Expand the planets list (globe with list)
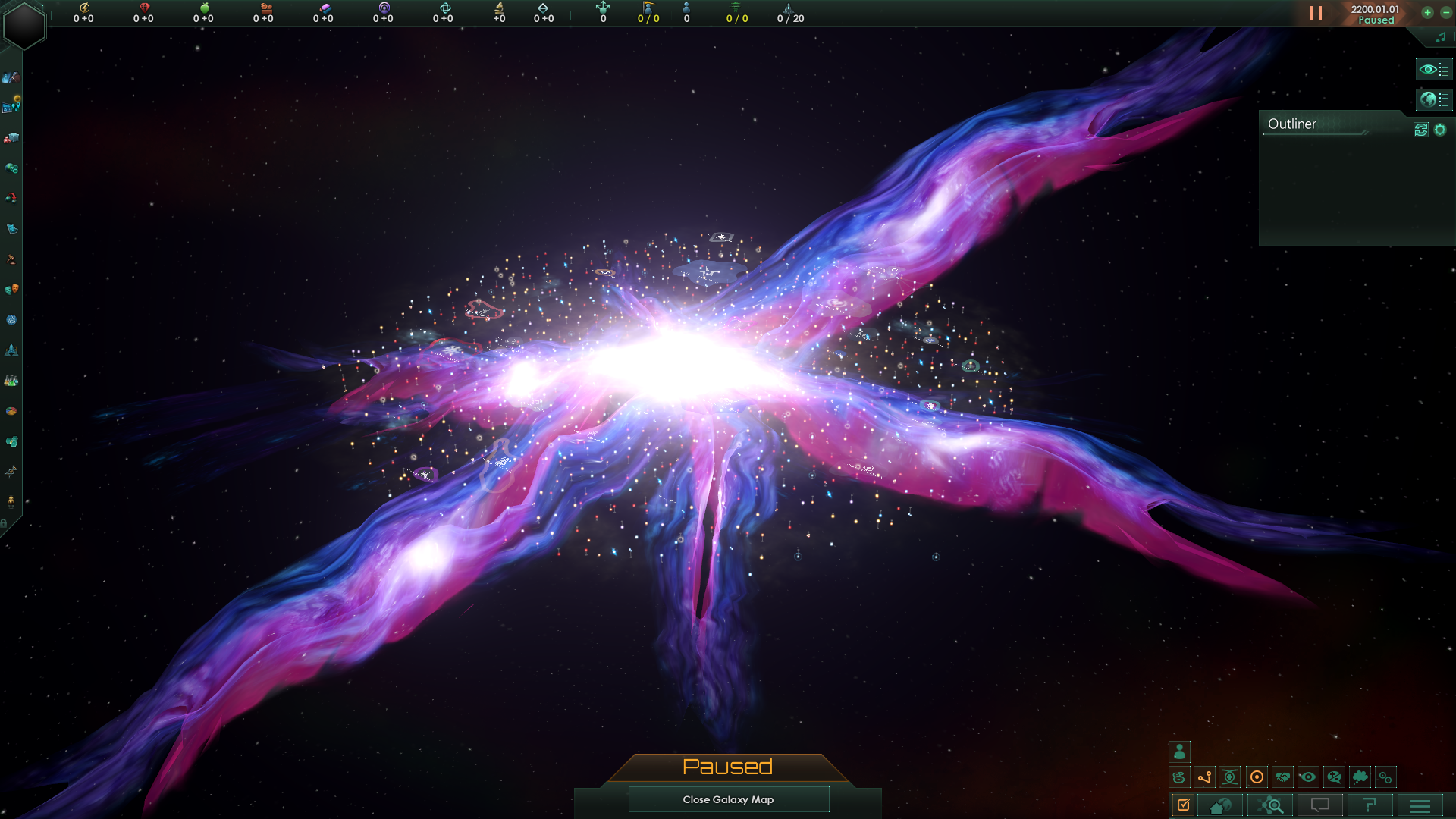The width and height of the screenshot is (1456, 819). pos(1434,99)
